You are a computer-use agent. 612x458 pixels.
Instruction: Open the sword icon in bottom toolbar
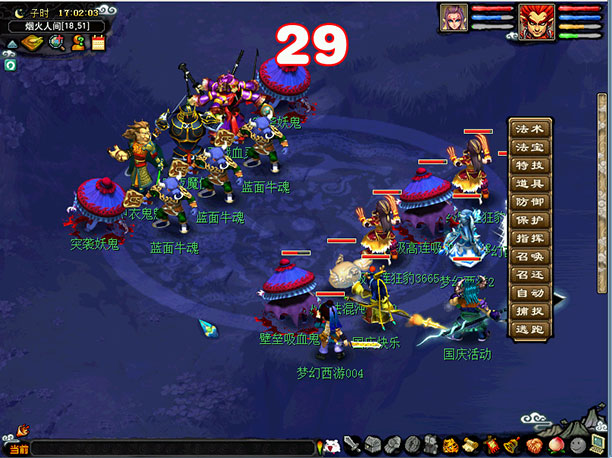352,444
